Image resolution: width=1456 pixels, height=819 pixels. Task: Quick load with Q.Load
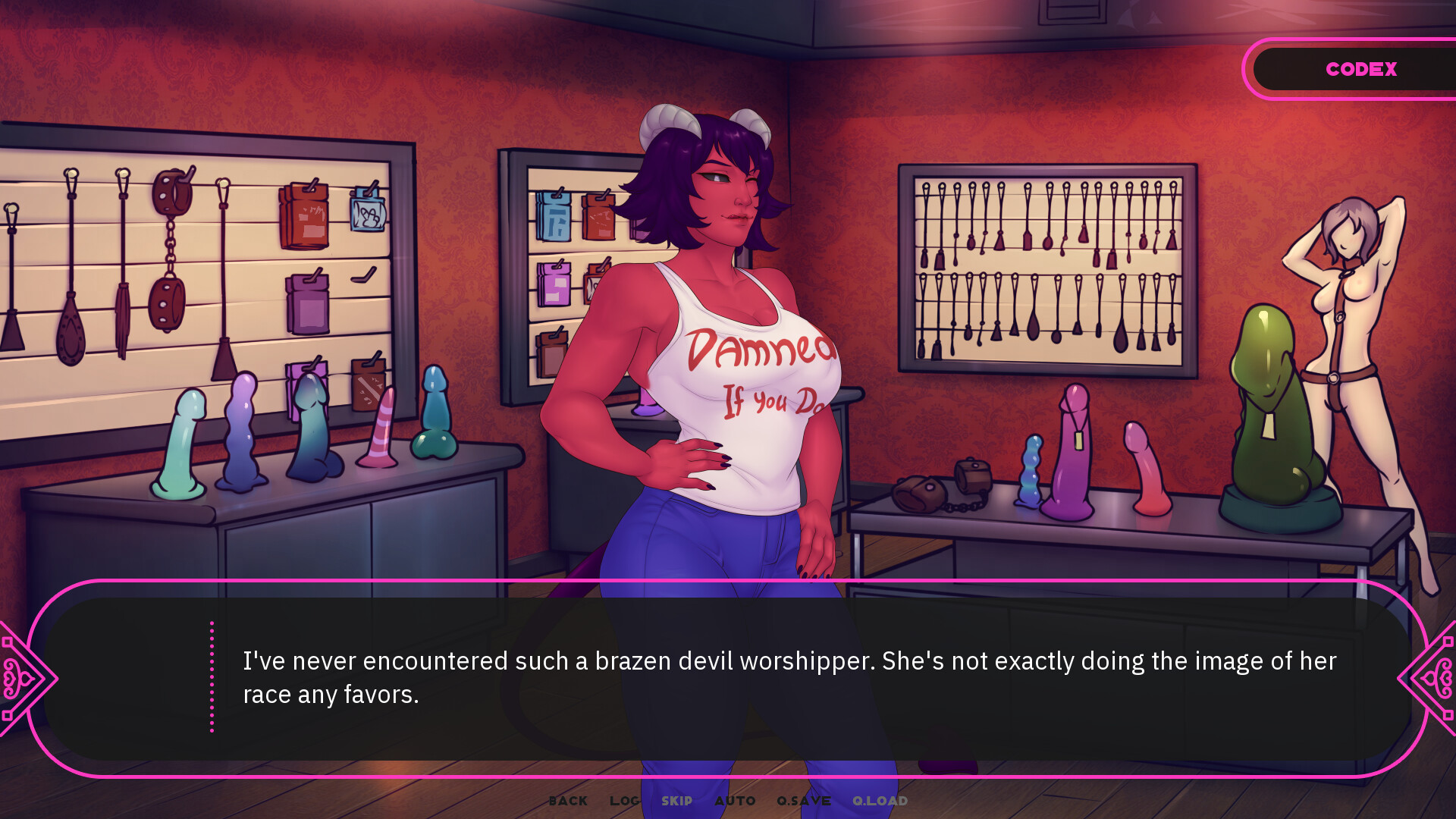880,801
